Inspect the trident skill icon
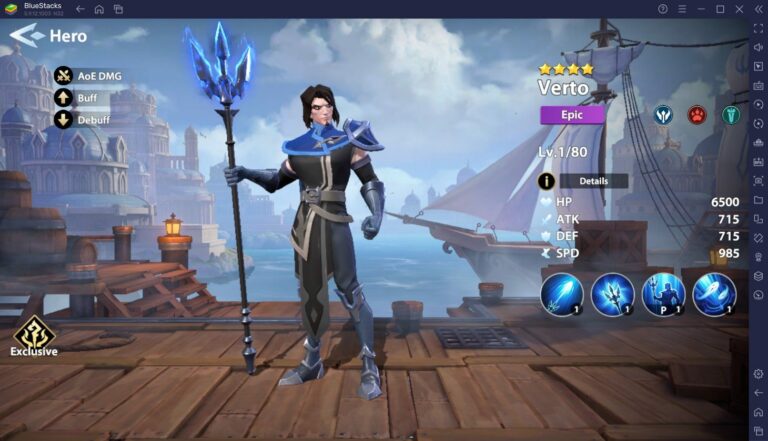The height and width of the screenshot is (441, 768). (612, 294)
